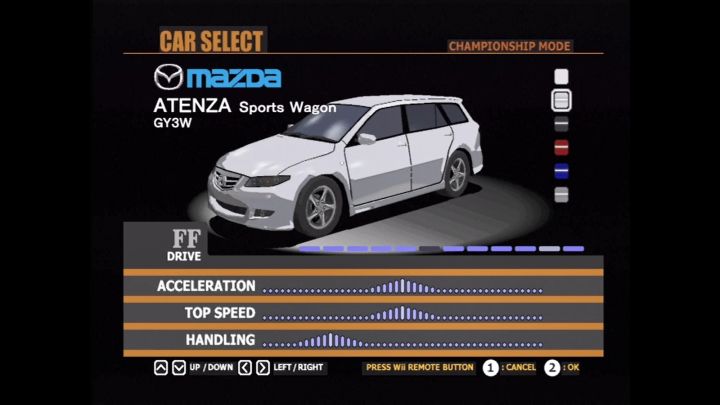This screenshot has height=405, width=720.
Task: Choose the white car color swatch
Action: [x=561, y=76]
